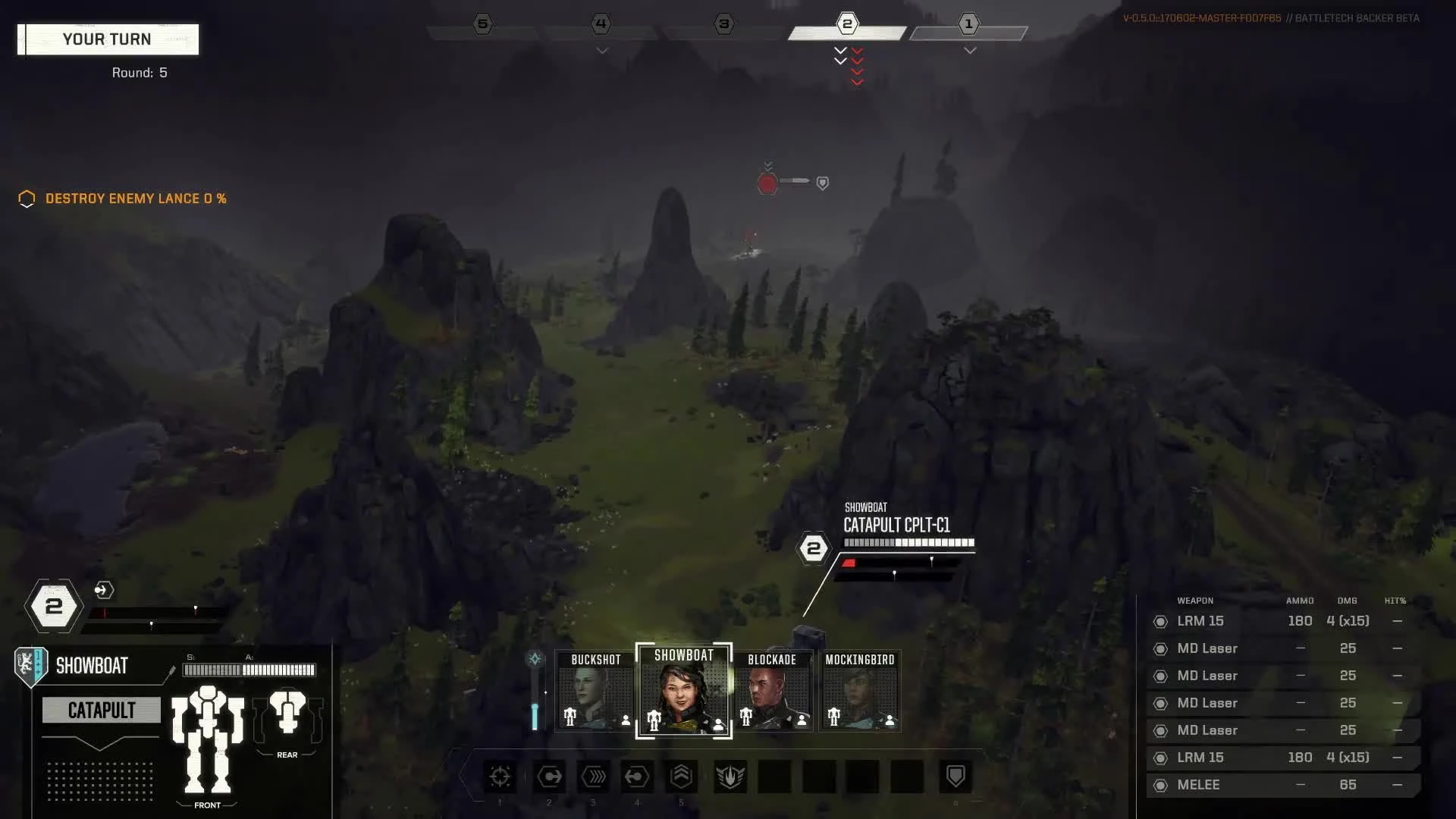1456x819 pixels.
Task: Open the chevron below phase 1 marker
Action: click(969, 50)
